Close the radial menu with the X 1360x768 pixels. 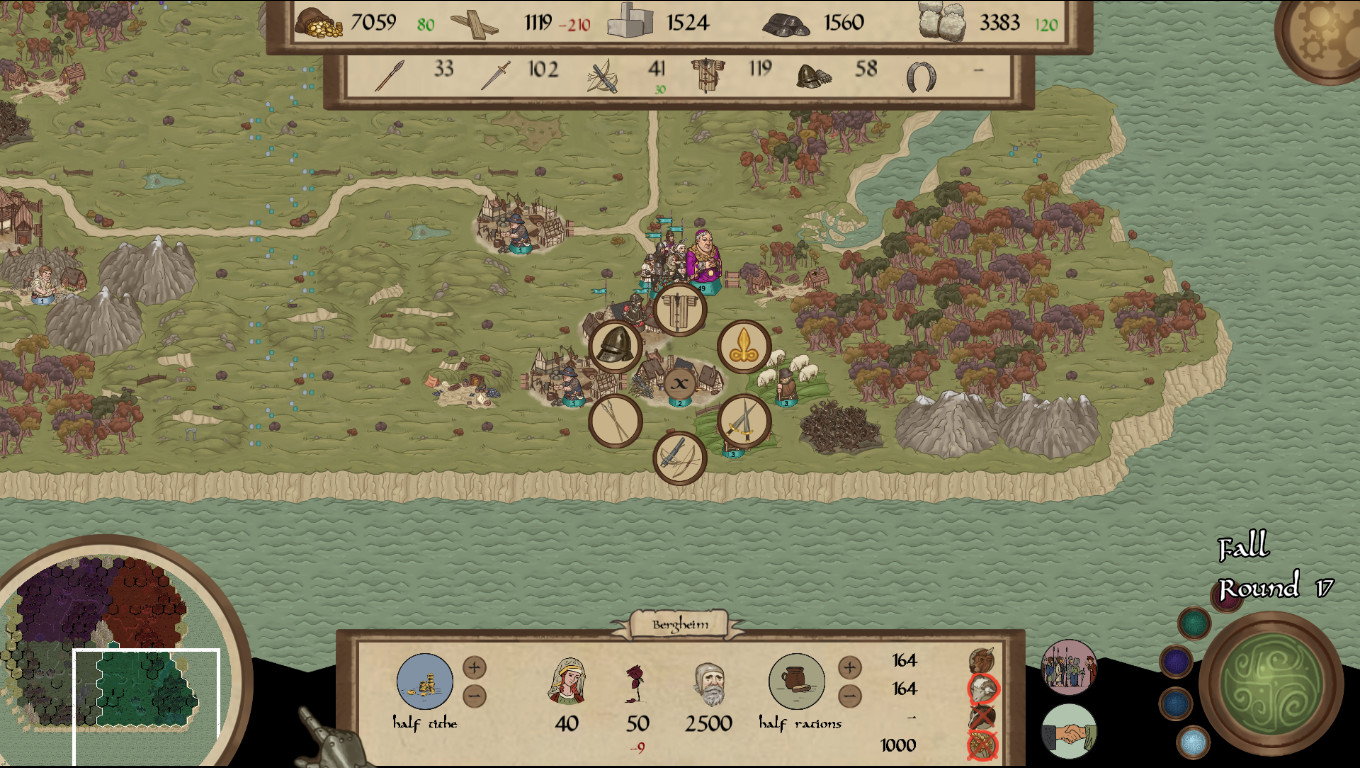pos(679,381)
